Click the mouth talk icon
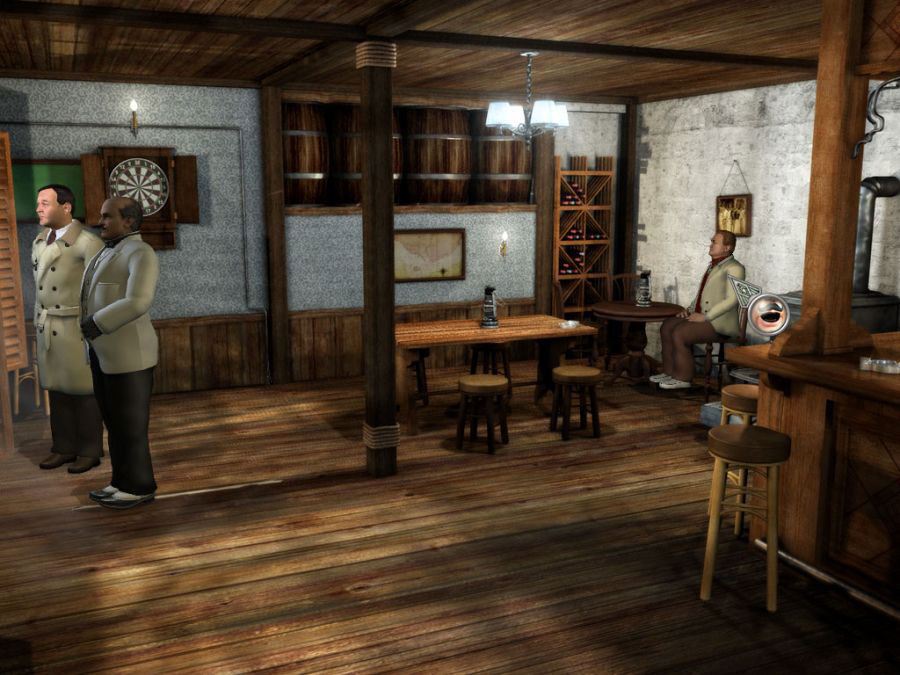 pyautogui.click(x=768, y=314)
